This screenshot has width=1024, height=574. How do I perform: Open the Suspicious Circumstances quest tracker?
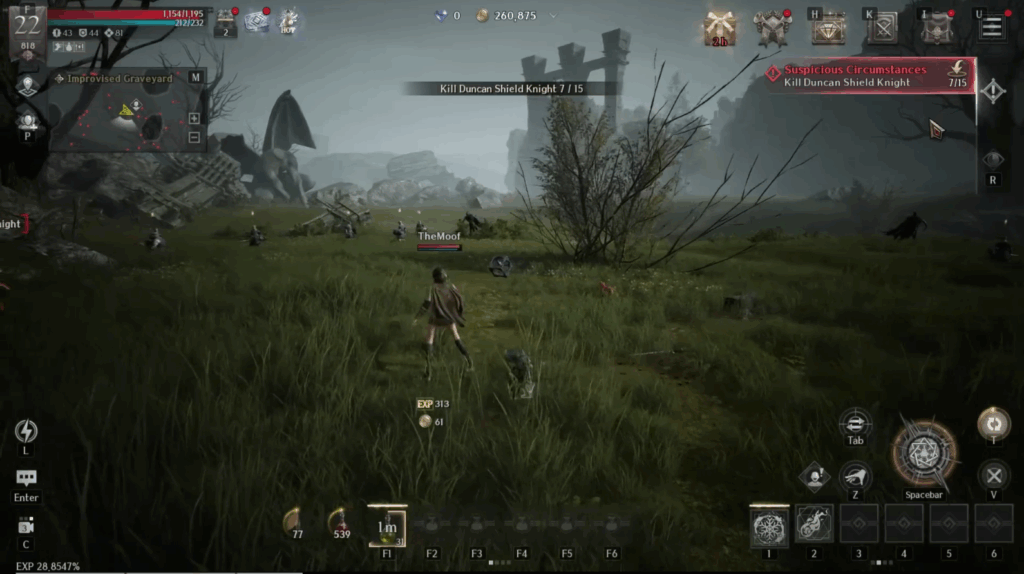[x=868, y=76]
